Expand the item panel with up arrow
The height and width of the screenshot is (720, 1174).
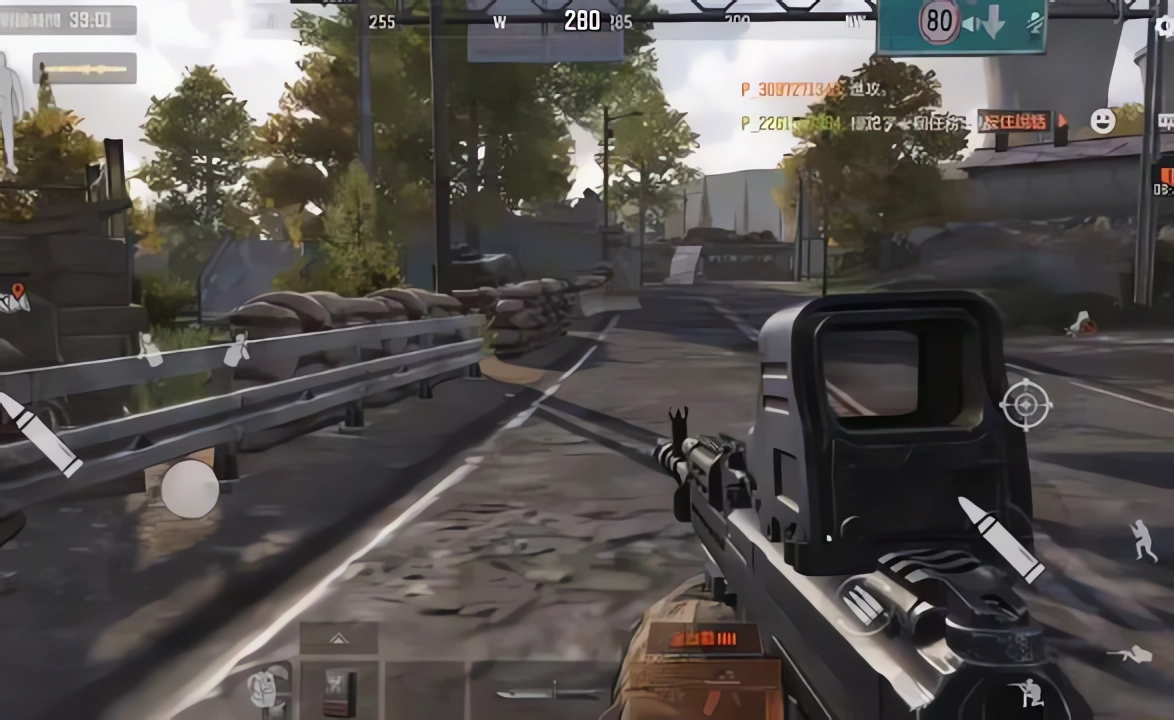pyautogui.click(x=338, y=638)
